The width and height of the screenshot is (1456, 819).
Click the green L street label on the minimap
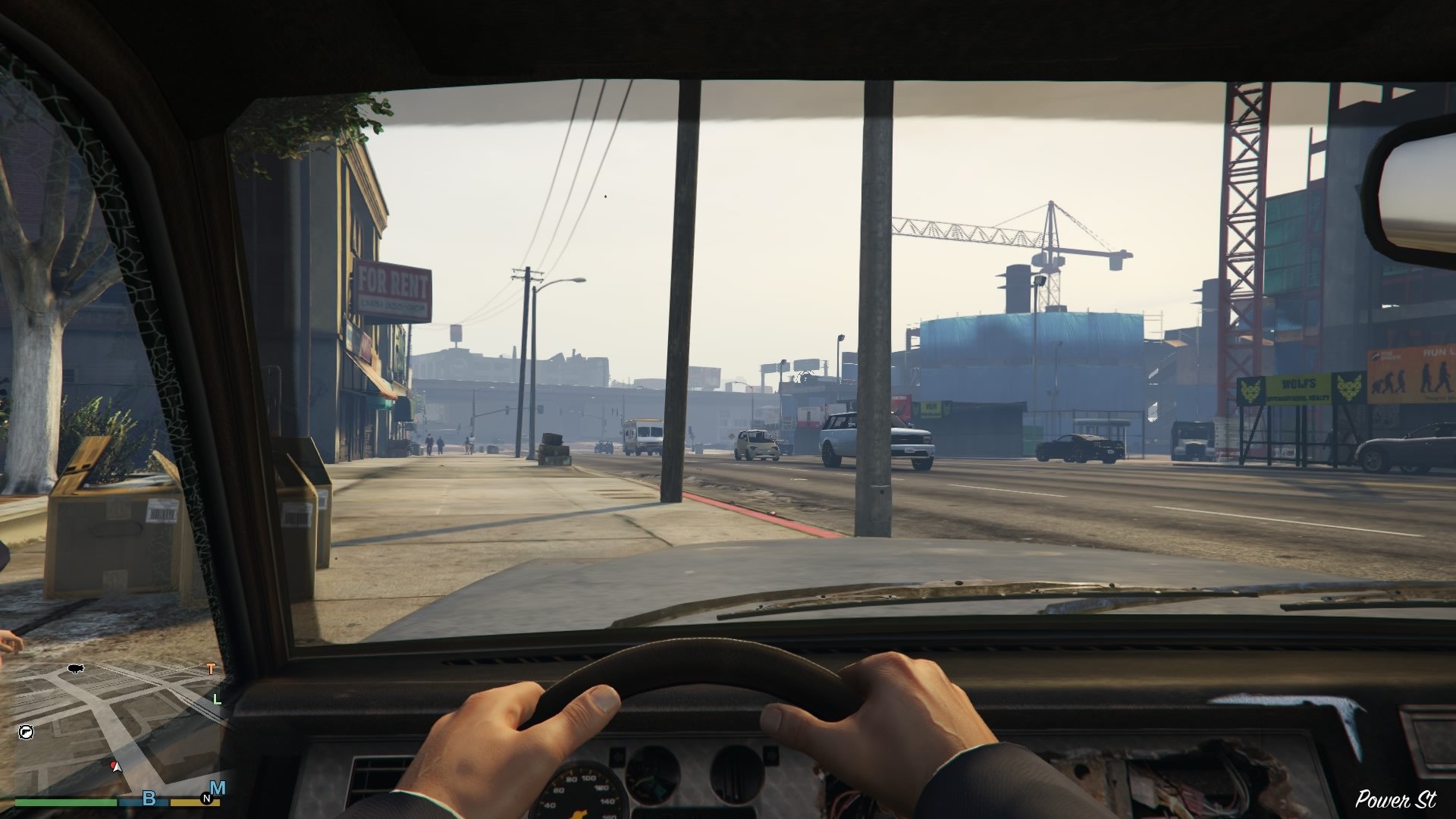coord(217,700)
